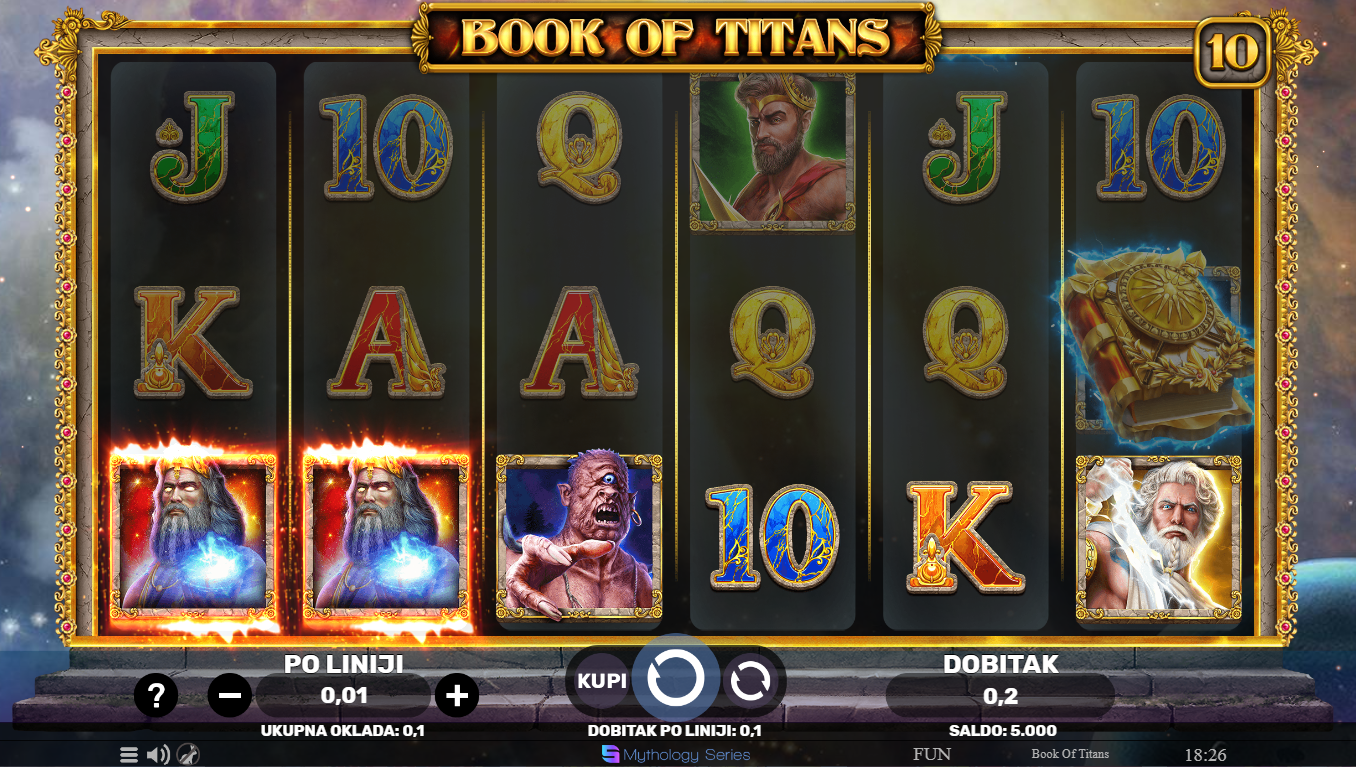Open the hamburger menu
1356x767 pixels.
129,755
